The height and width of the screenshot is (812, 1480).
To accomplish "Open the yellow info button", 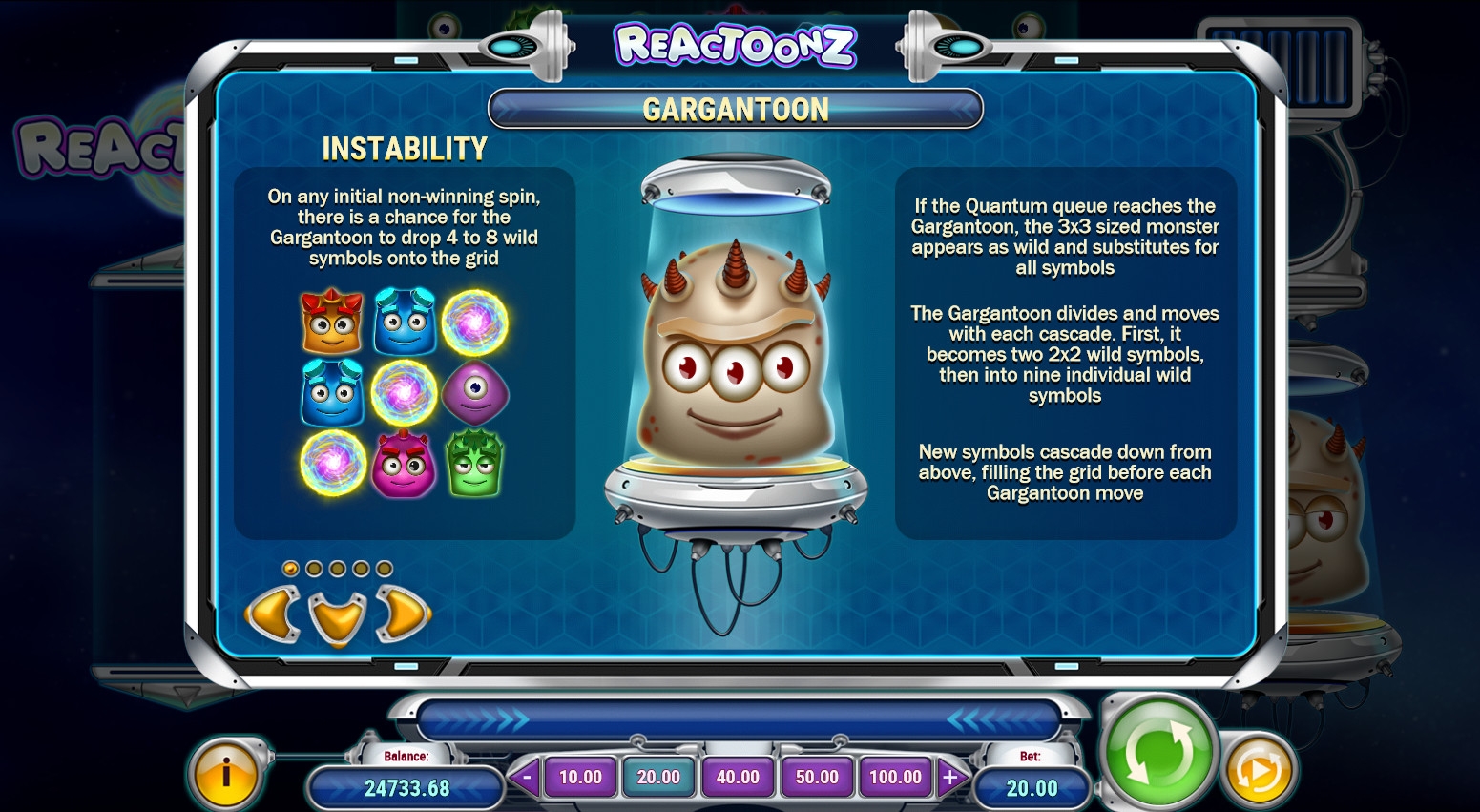I will [x=226, y=773].
